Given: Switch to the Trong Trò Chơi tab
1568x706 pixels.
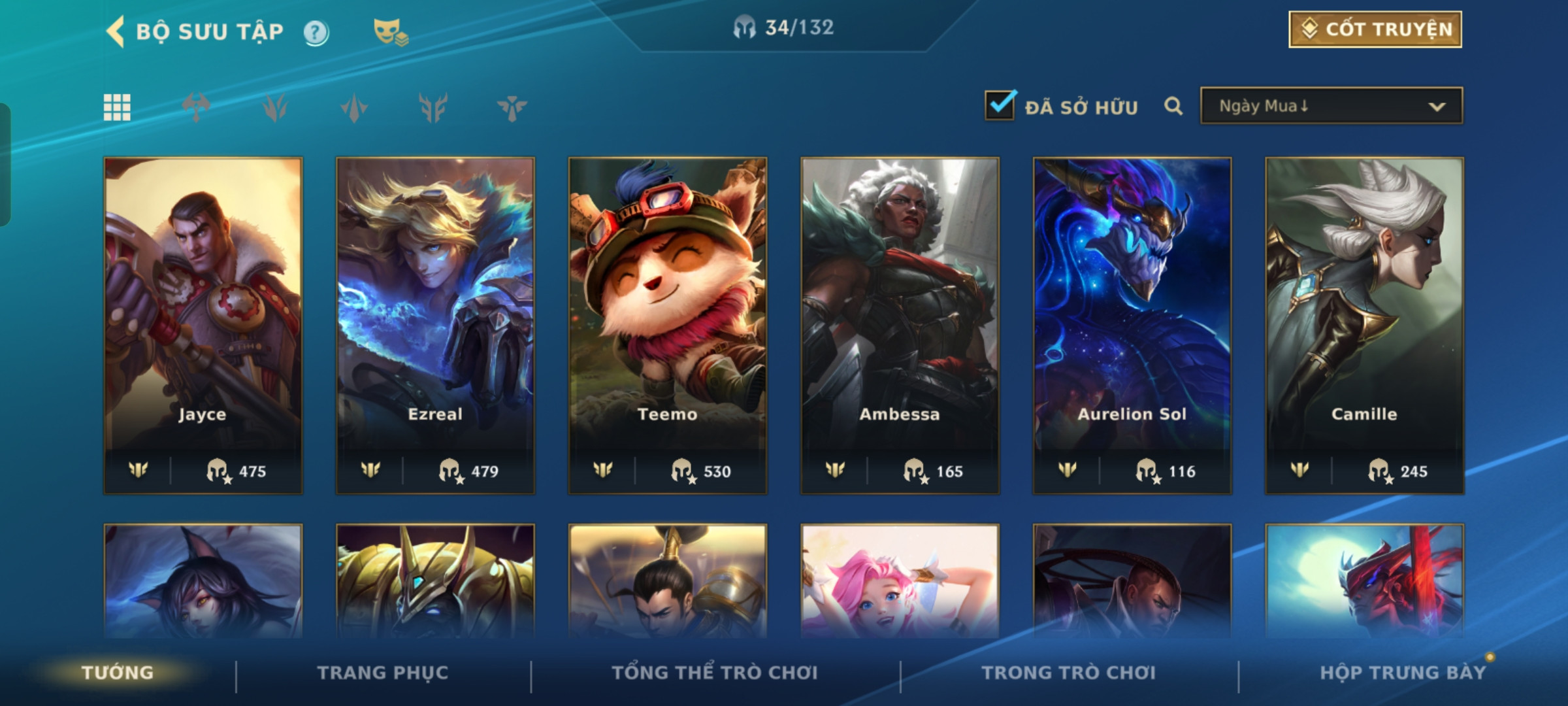Looking at the screenshot, I should (1068, 673).
